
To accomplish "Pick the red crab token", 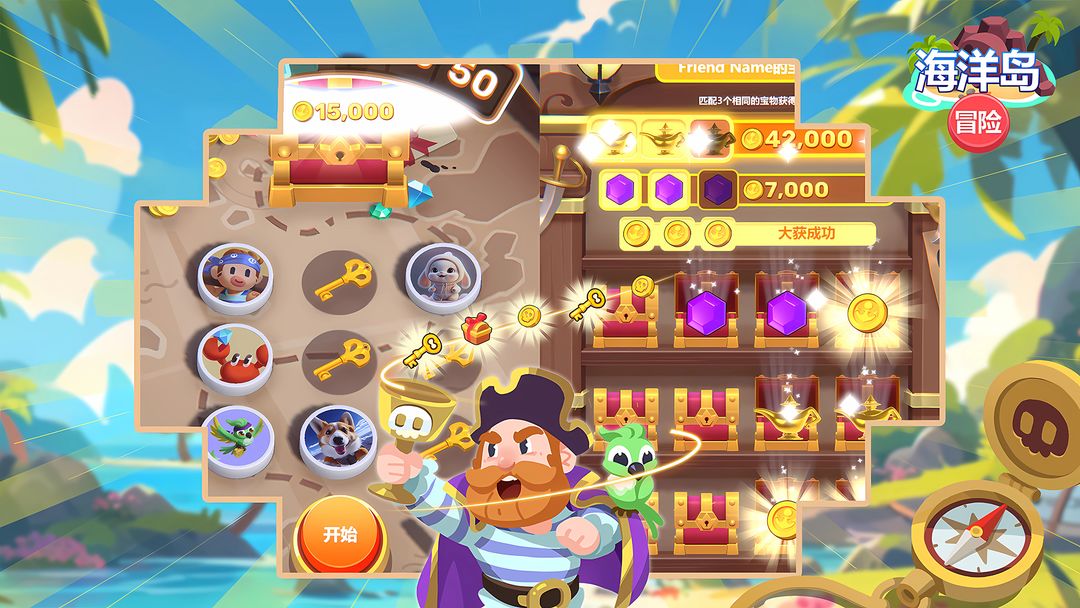I will click(x=234, y=355).
